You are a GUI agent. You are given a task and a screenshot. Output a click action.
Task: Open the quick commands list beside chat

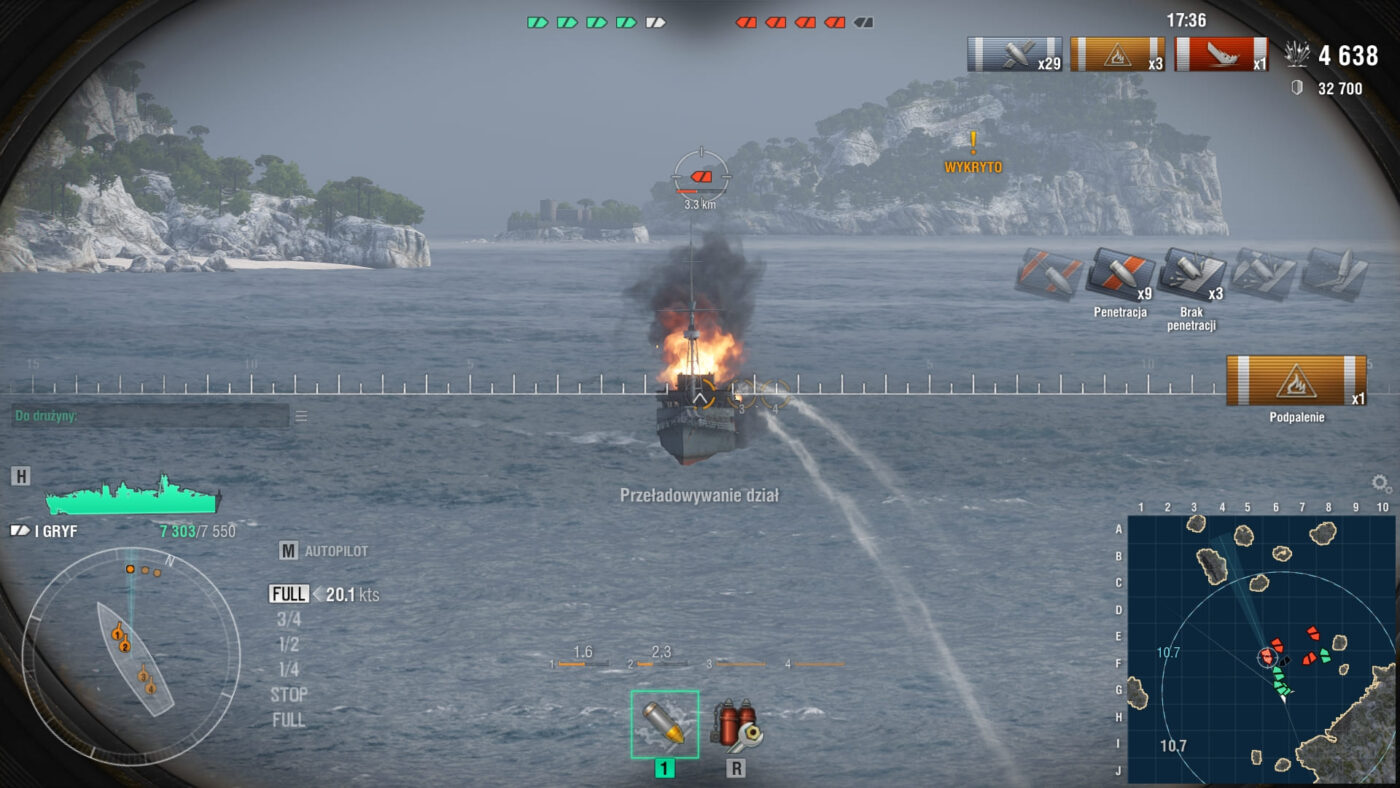[x=301, y=416]
